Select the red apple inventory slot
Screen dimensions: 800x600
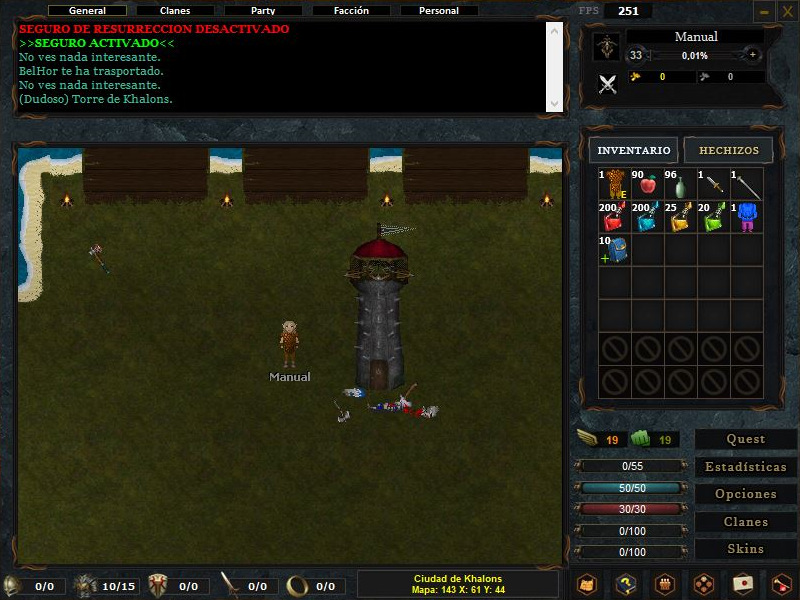[x=647, y=185]
